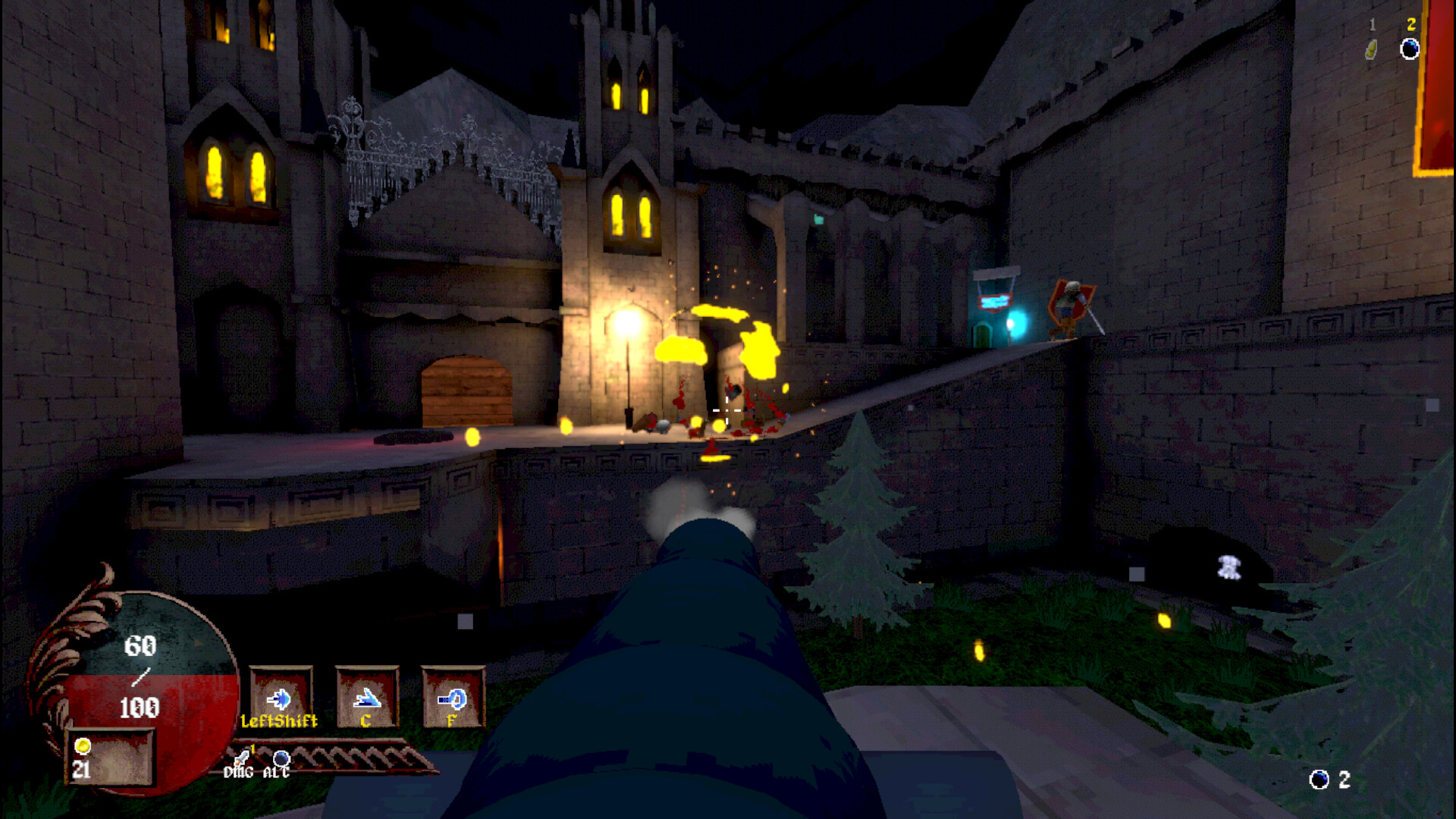1456x819 pixels.
Task: Click the DMG sword upgrade icon
Action: pyautogui.click(x=241, y=758)
